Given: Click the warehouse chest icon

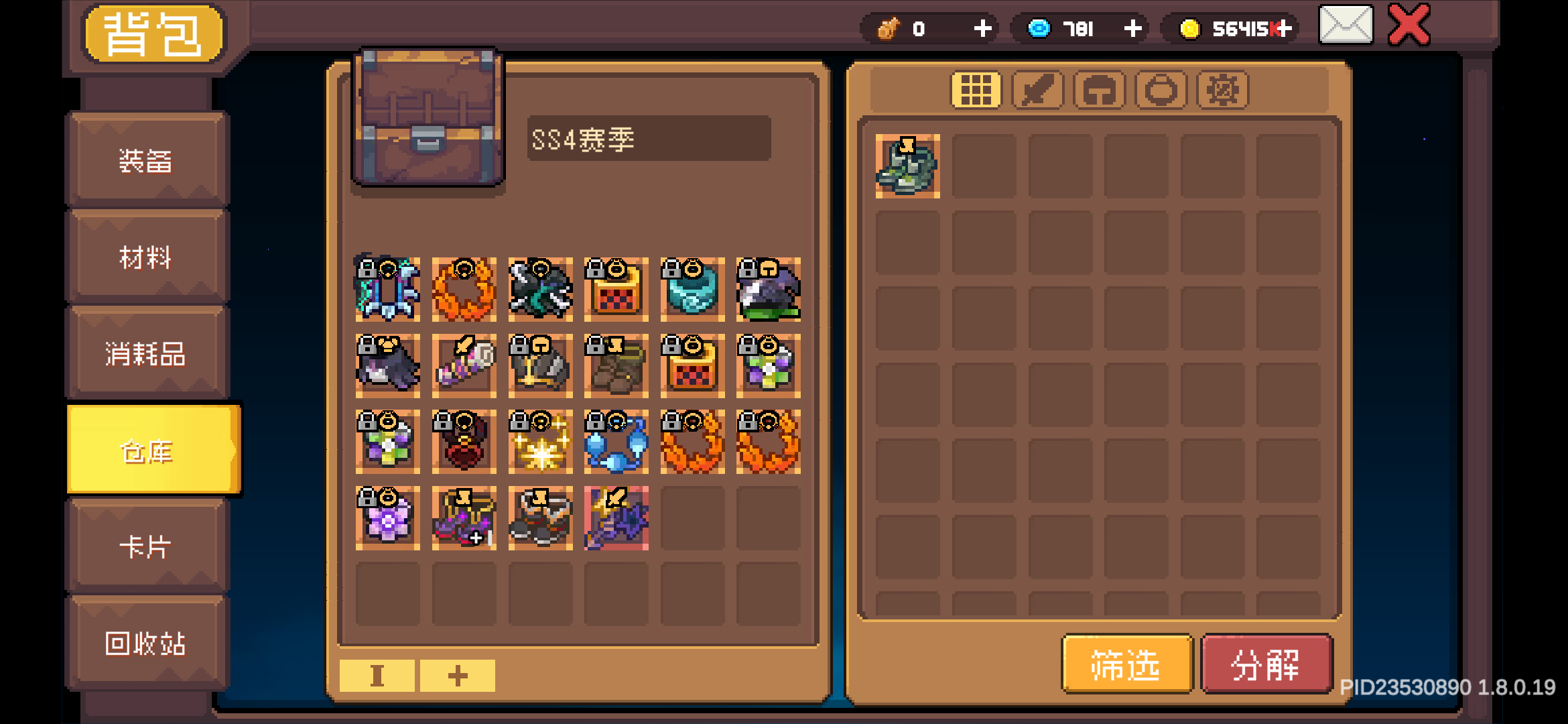Looking at the screenshot, I should pos(428,115).
